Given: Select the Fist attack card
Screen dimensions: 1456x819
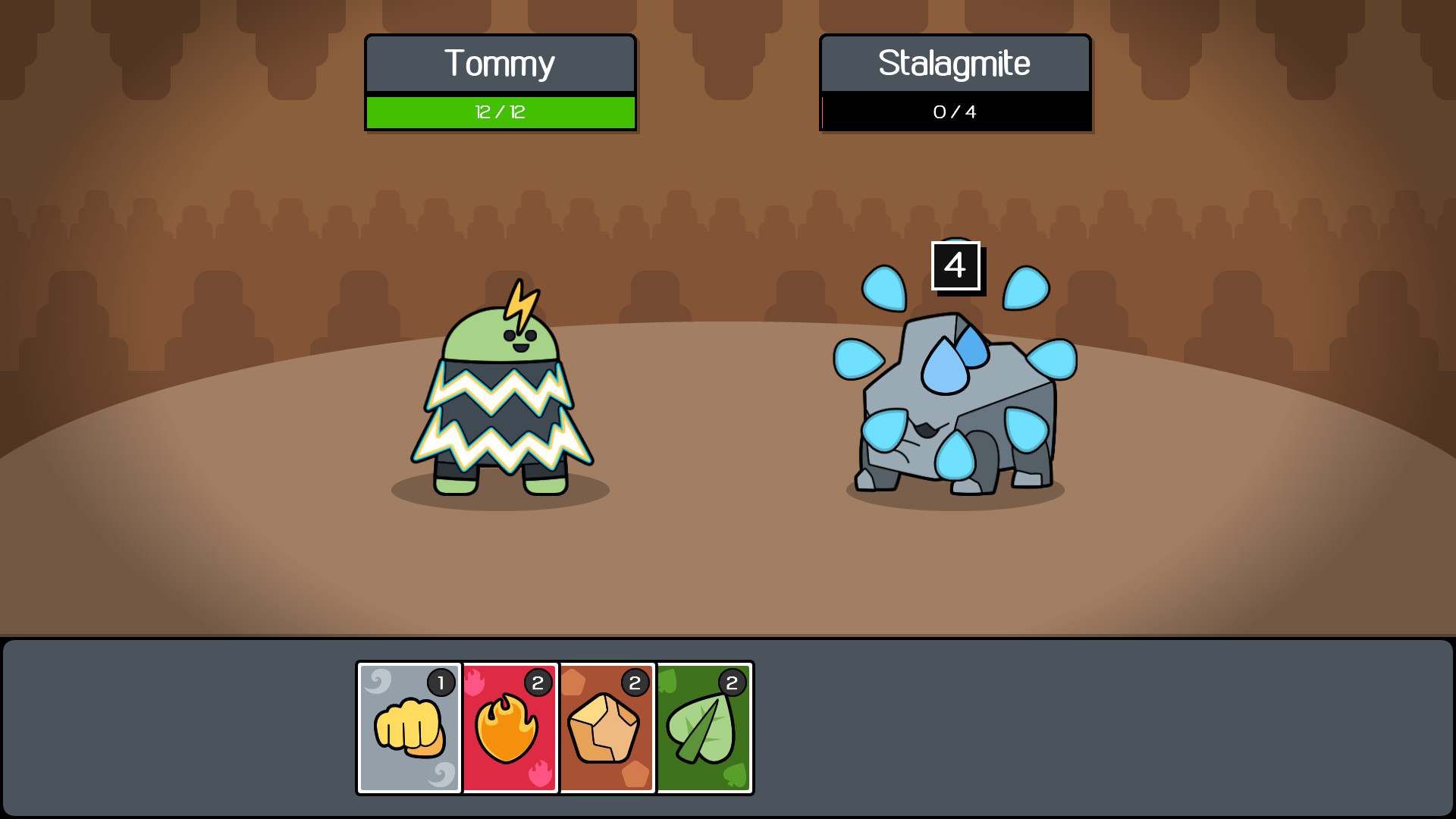Looking at the screenshot, I should [x=408, y=726].
